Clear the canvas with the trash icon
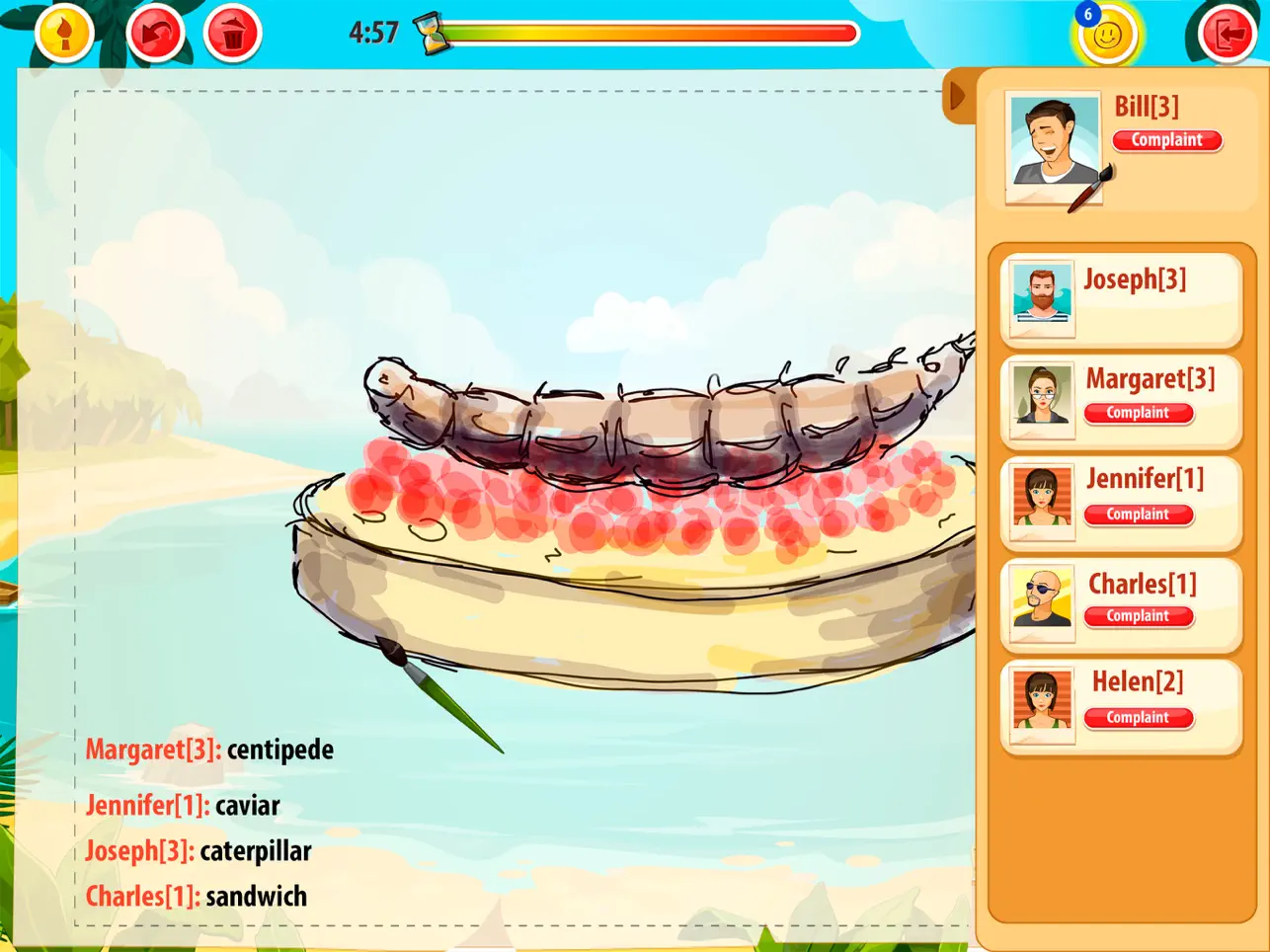Screen dimensions: 1270x952 231,32
